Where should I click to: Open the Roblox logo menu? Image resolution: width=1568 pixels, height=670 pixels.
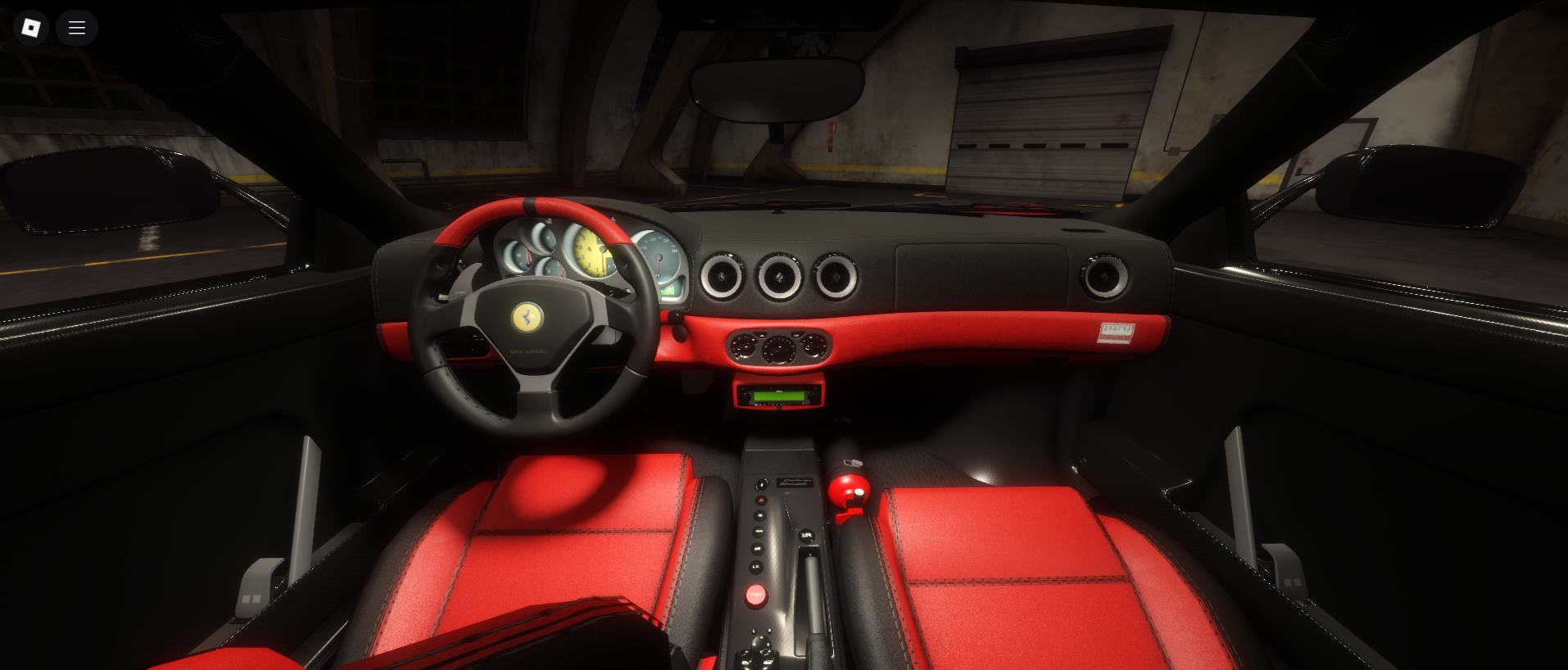31,28
